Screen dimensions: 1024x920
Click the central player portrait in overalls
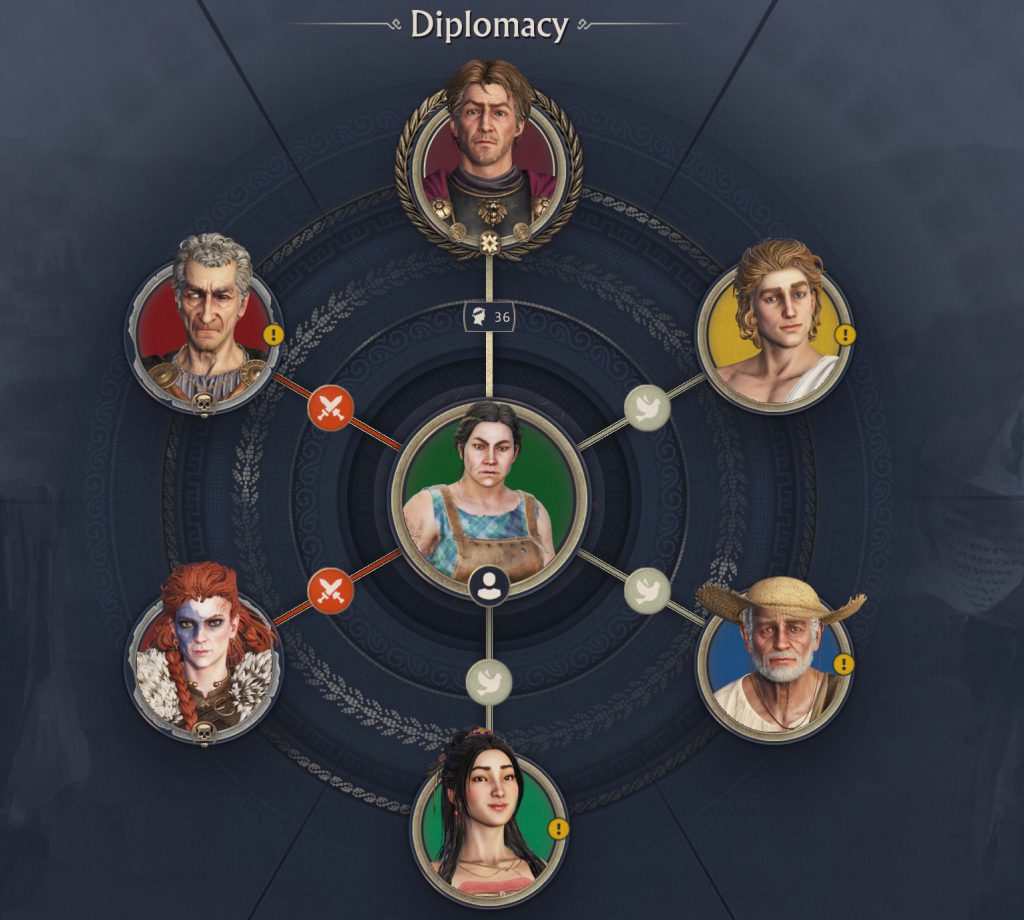[x=489, y=495]
